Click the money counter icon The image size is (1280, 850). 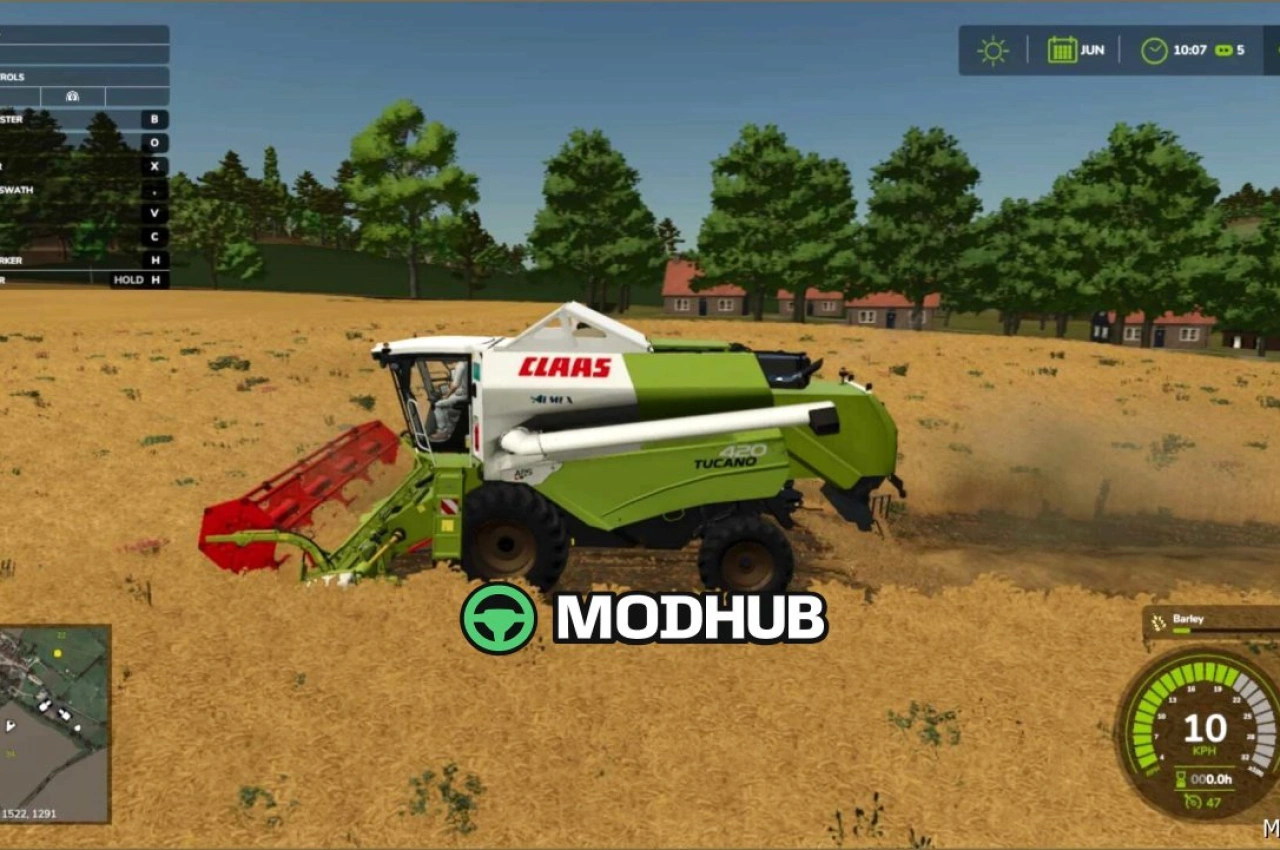pyautogui.click(x=1223, y=49)
